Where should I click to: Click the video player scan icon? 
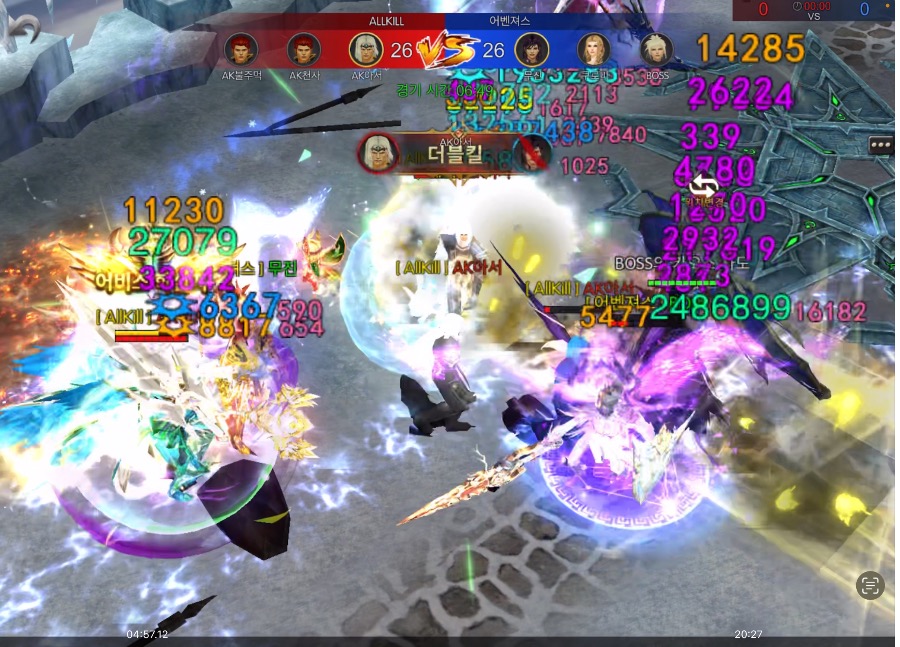[871, 586]
